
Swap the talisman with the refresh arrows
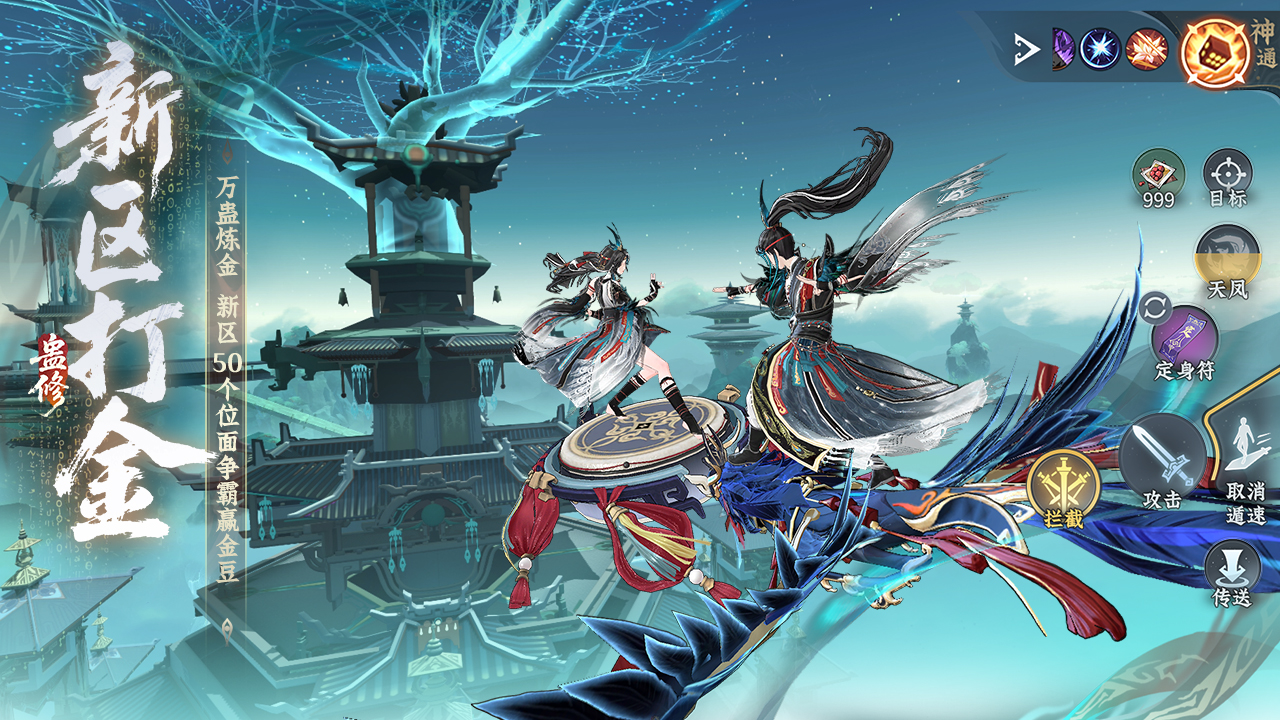point(1152,307)
